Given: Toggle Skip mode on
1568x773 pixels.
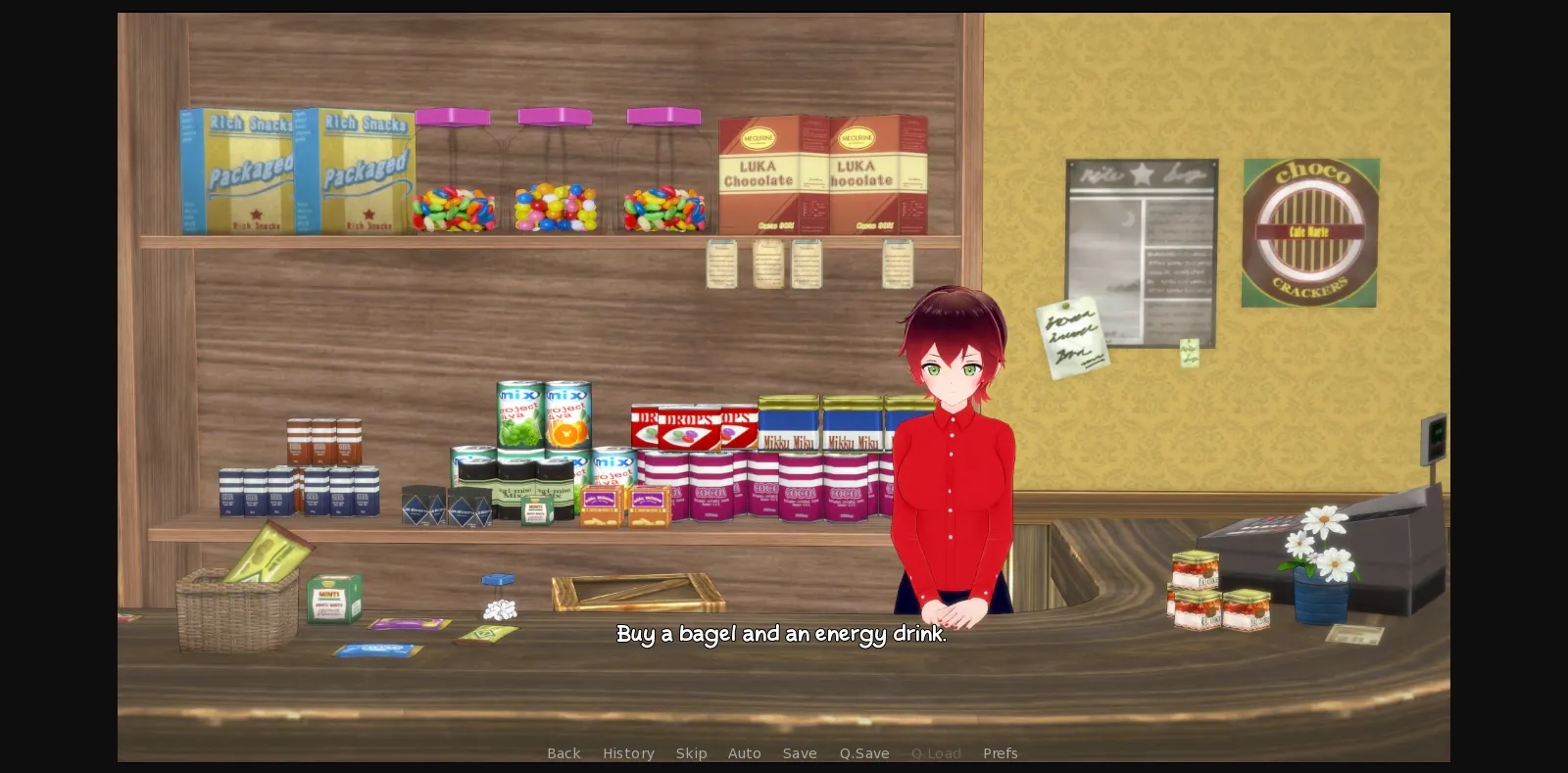Looking at the screenshot, I should [x=692, y=753].
